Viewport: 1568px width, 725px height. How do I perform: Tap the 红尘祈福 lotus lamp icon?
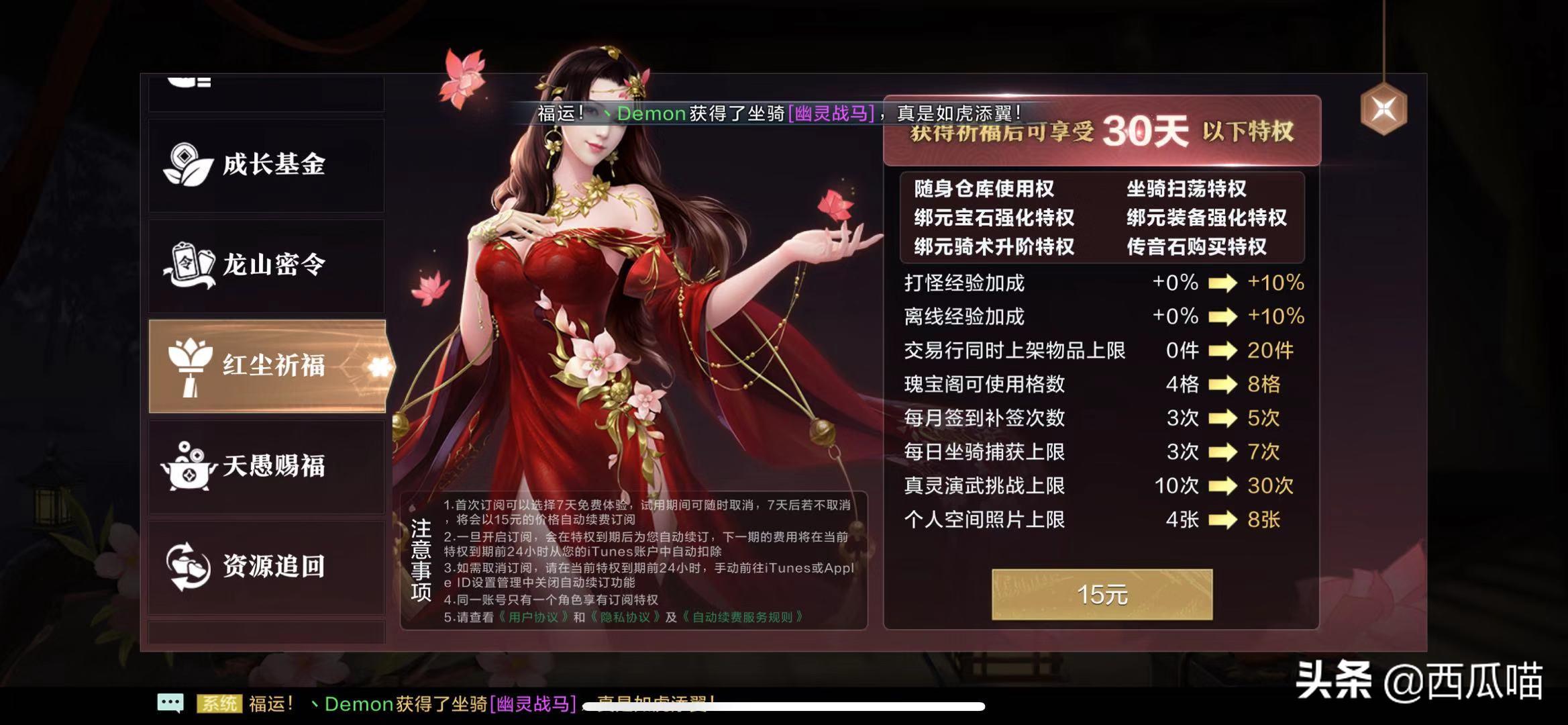coord(191,366)
